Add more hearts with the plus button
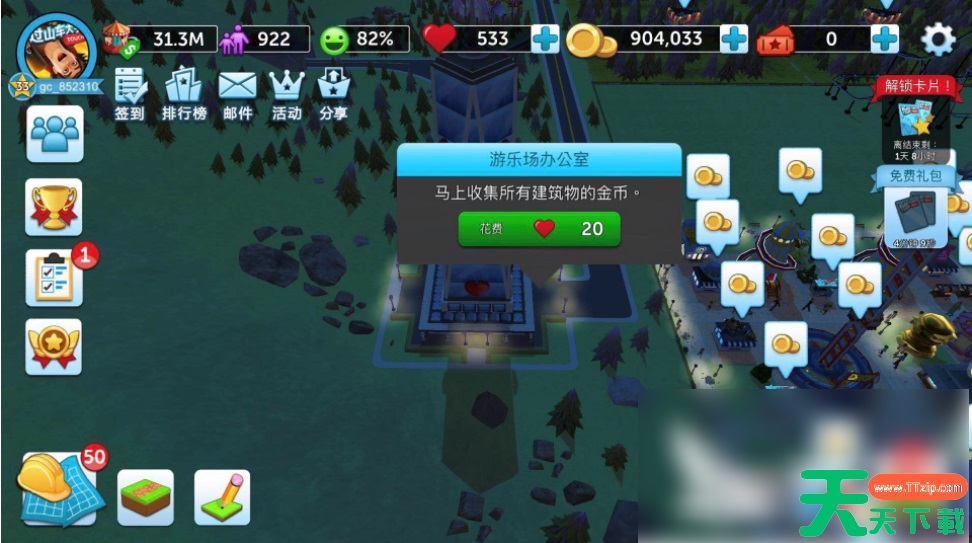The height and width of the screenshot is (543, 972). coord(545,39)
